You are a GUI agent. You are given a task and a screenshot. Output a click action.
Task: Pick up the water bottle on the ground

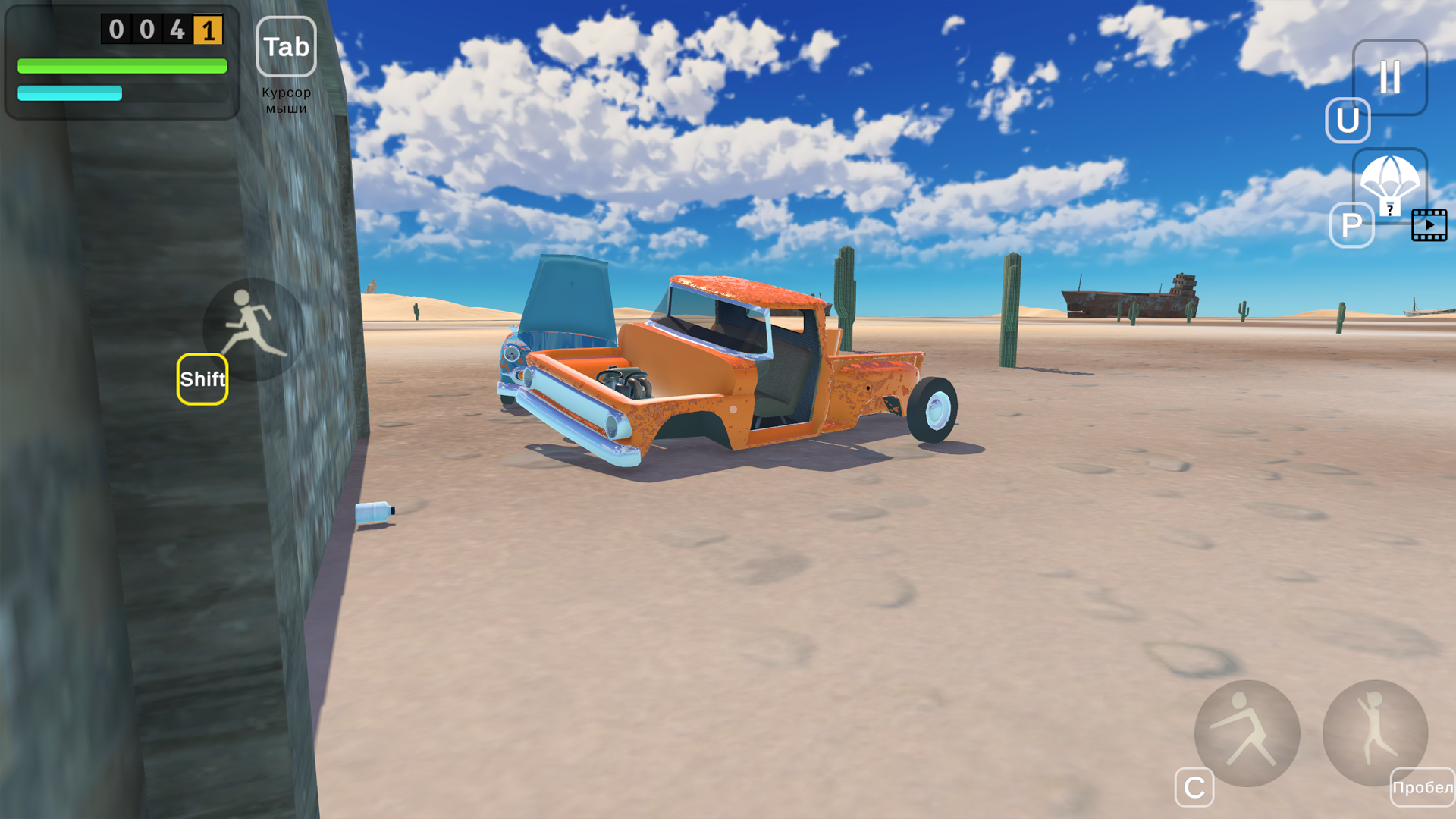pos(375,512)
